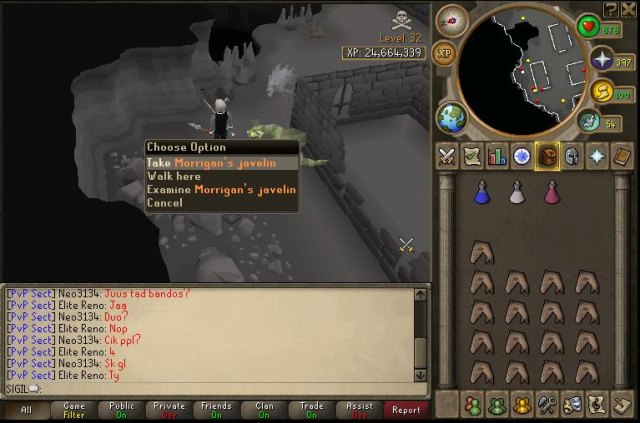Viewport: 640px width, 423px height.
Task: Switch chat to the Game Filter tab
Action: point(74,409)
